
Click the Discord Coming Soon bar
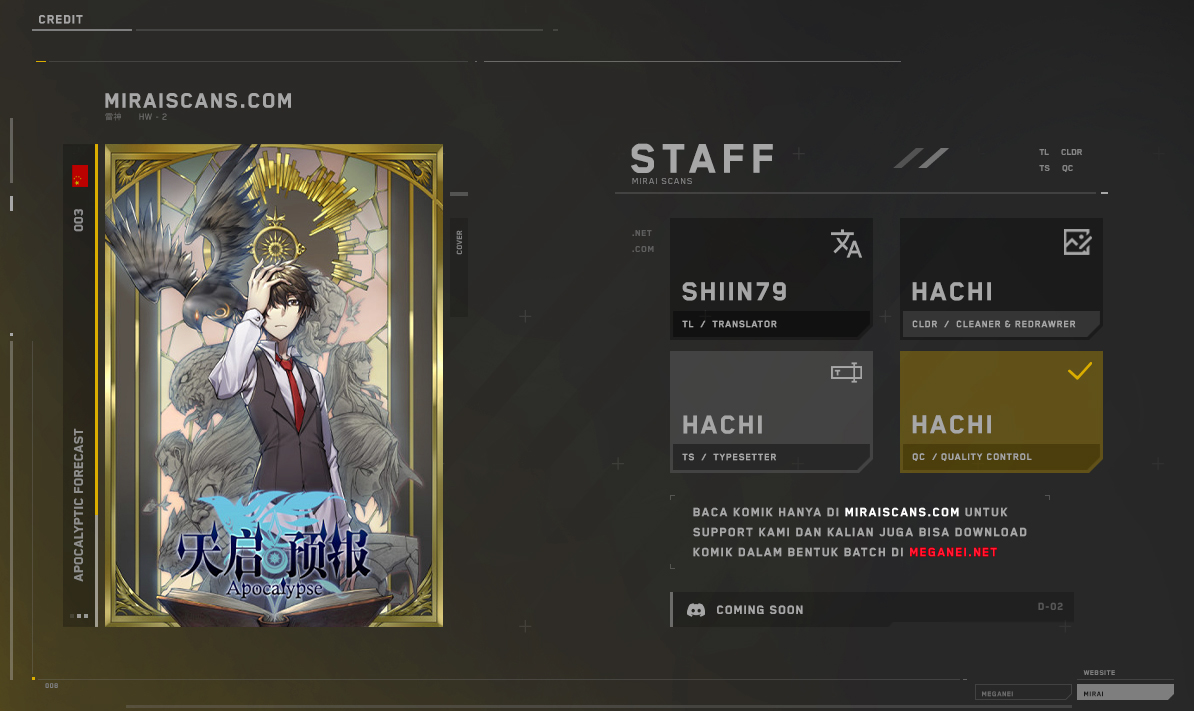pyautogui.click(x=871, y=609)
